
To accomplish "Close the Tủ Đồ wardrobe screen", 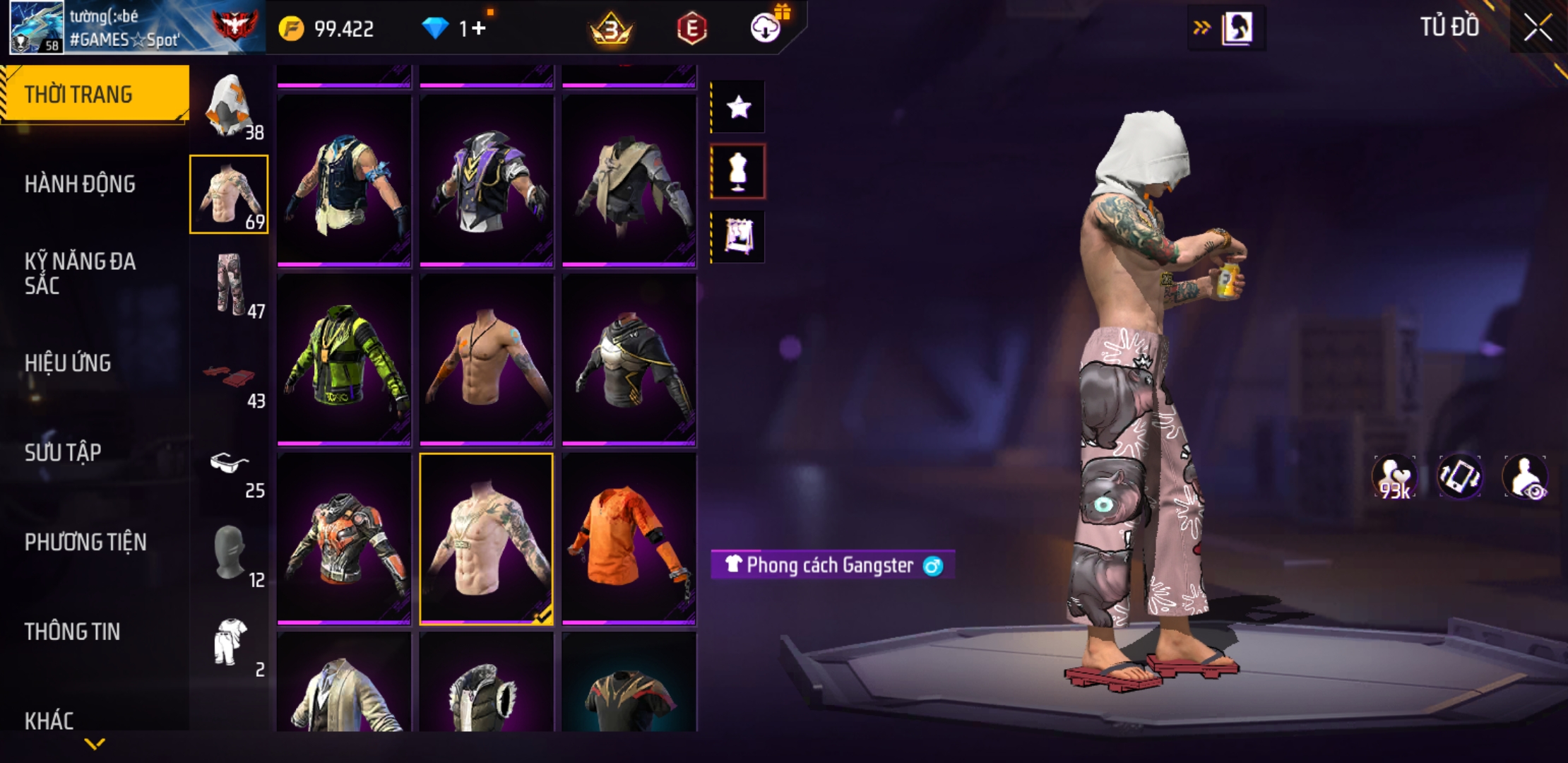I will (x=1538, y=28).
